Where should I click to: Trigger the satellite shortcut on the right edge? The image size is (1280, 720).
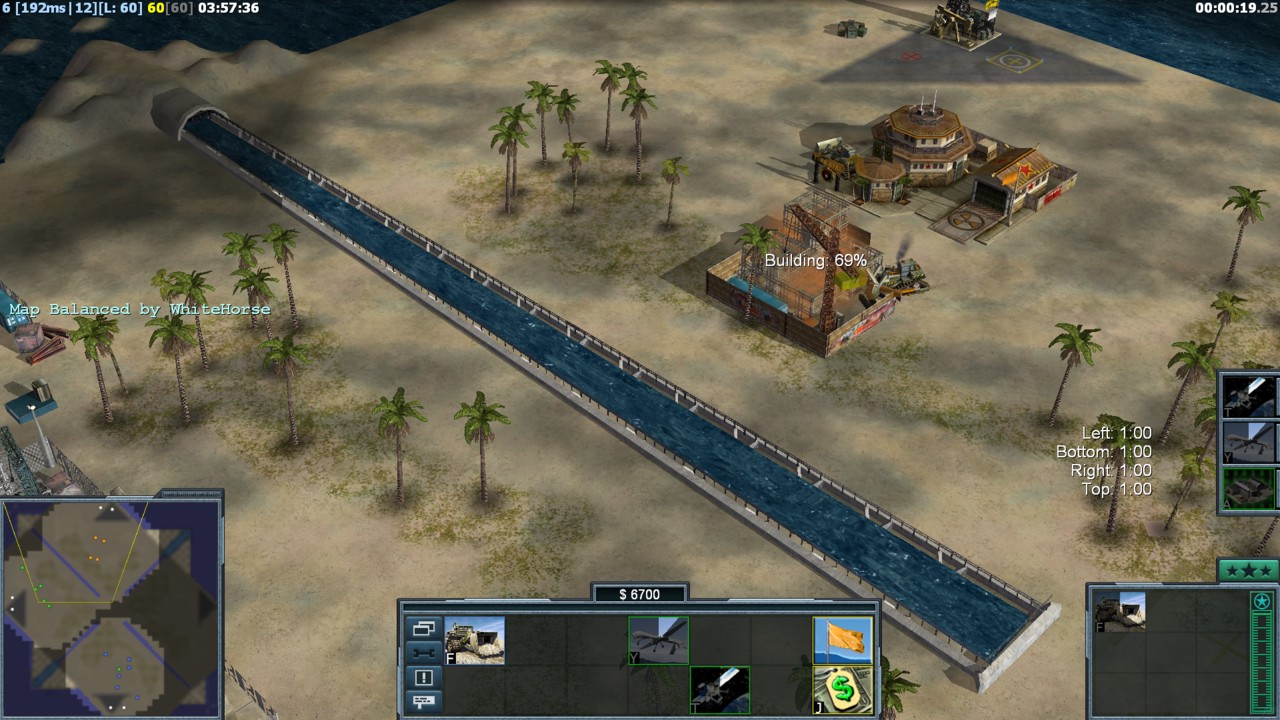coord(1250,396)
